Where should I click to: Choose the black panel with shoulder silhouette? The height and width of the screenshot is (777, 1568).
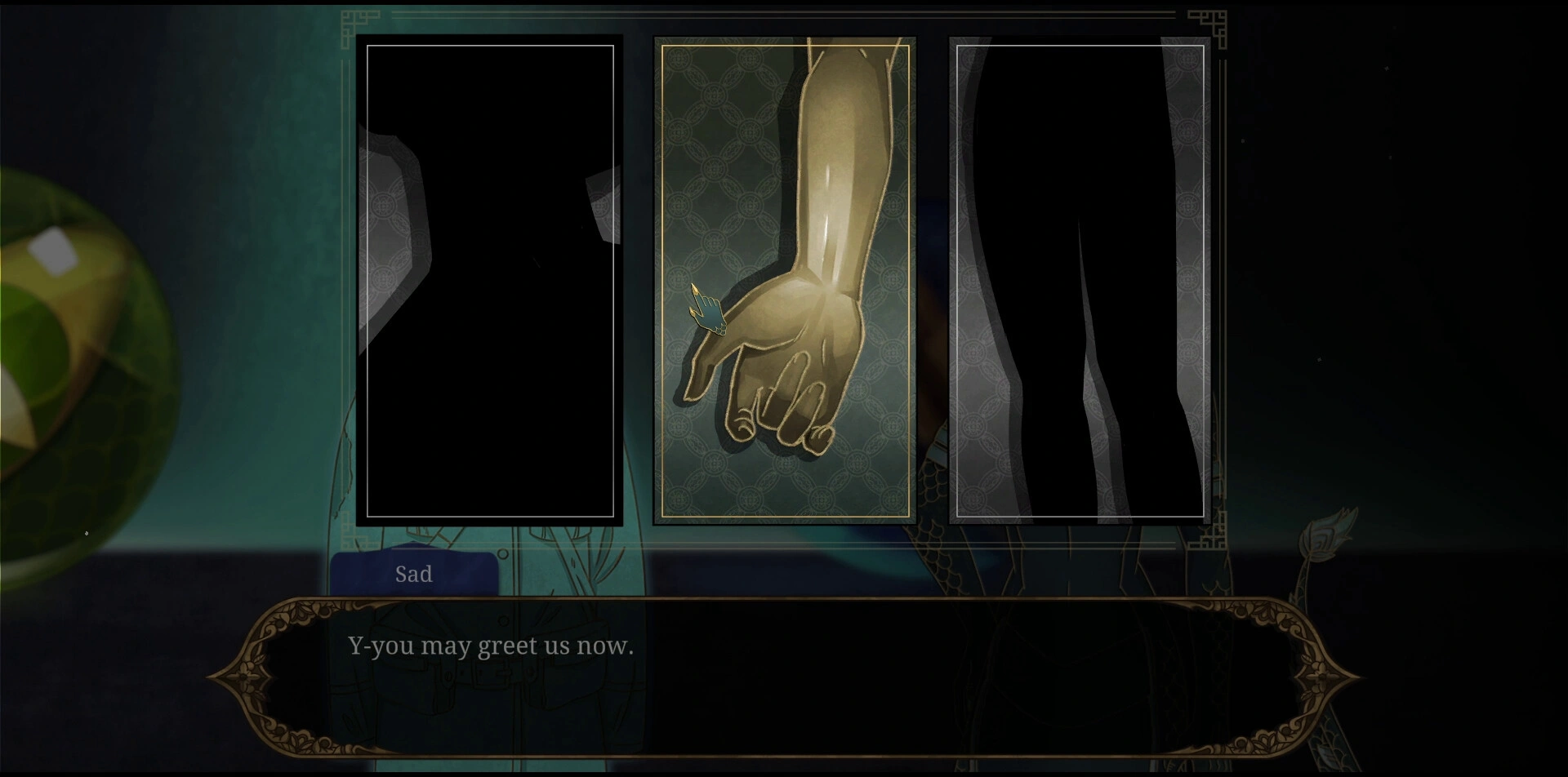click(490, 281)
